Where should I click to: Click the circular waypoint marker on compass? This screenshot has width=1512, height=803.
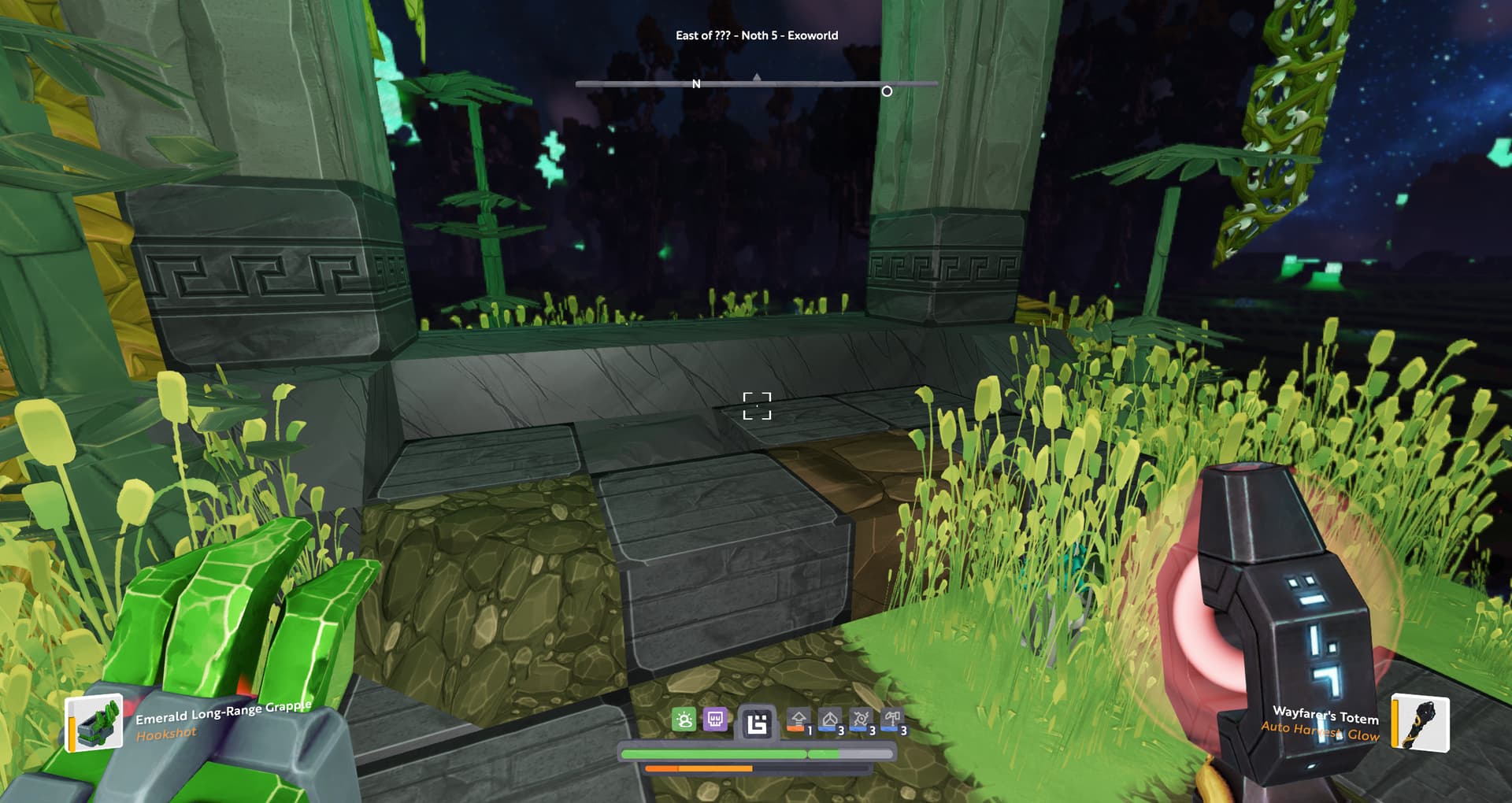[x=887, y=91]
